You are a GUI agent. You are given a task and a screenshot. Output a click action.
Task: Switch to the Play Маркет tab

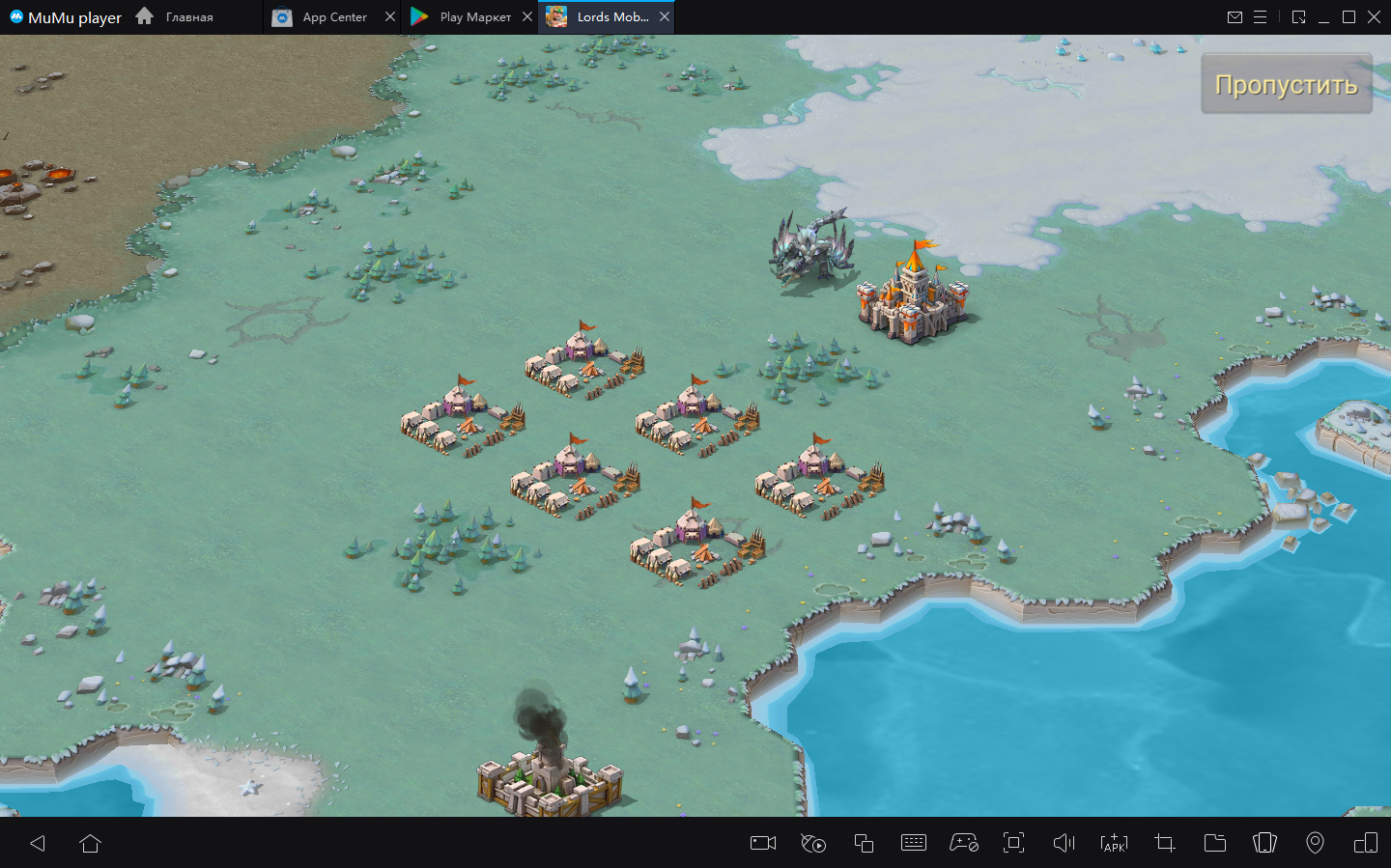pos(464,17)
